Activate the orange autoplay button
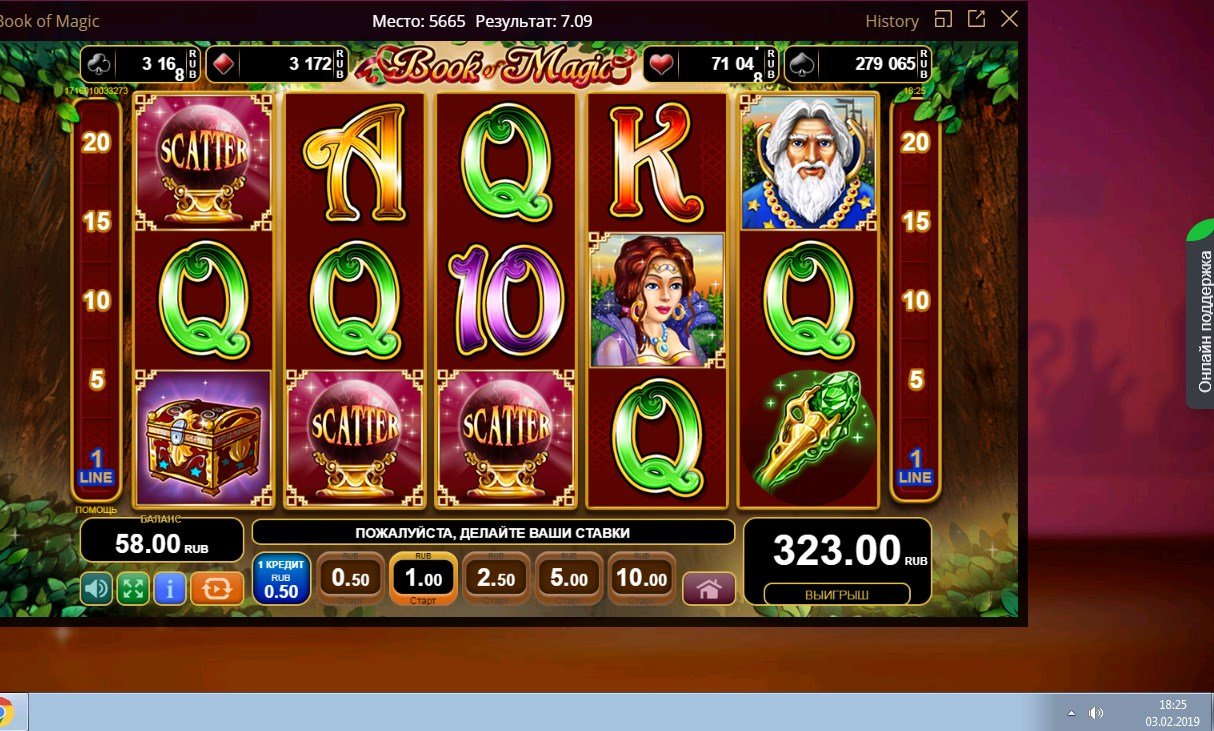 point(217,588)
